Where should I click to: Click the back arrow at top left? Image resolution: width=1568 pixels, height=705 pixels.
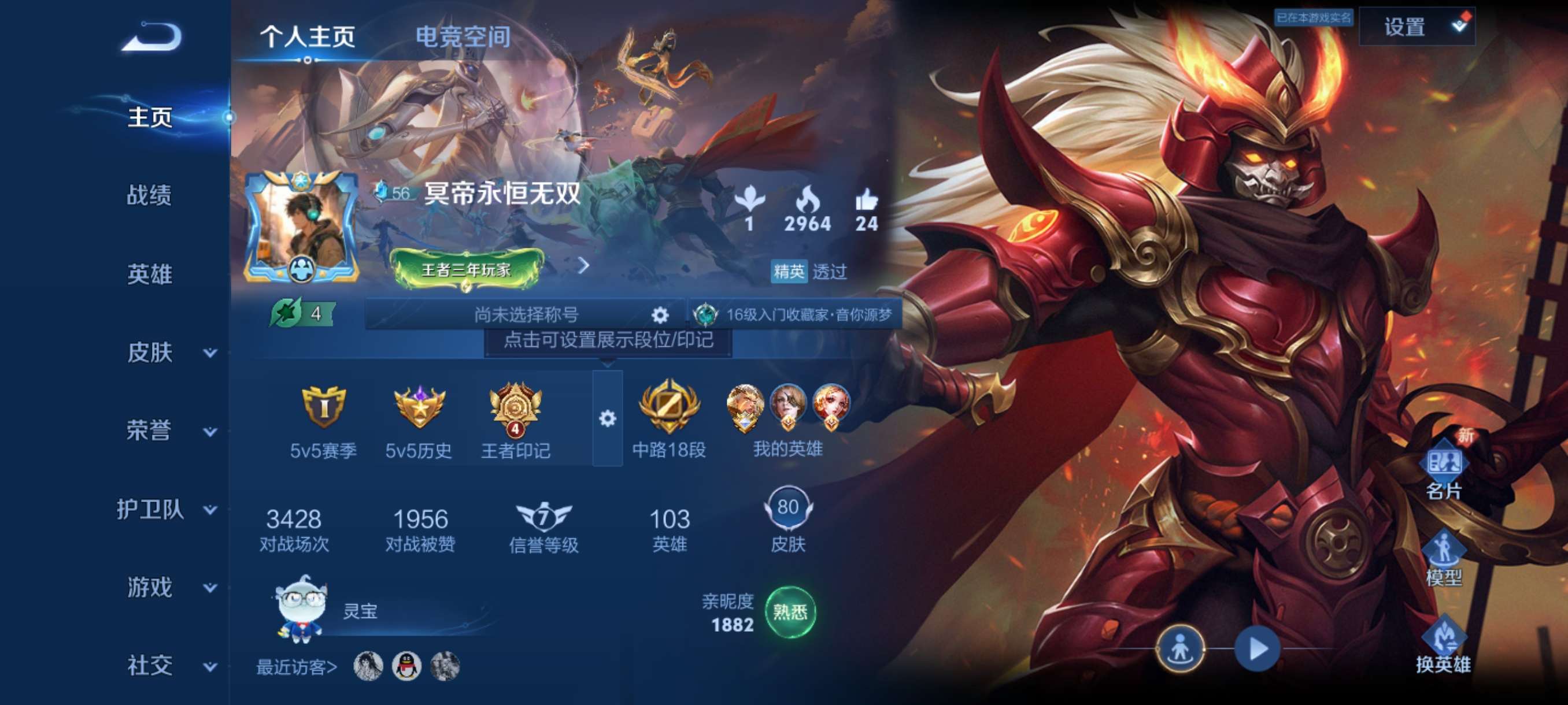tap(152, 36)
